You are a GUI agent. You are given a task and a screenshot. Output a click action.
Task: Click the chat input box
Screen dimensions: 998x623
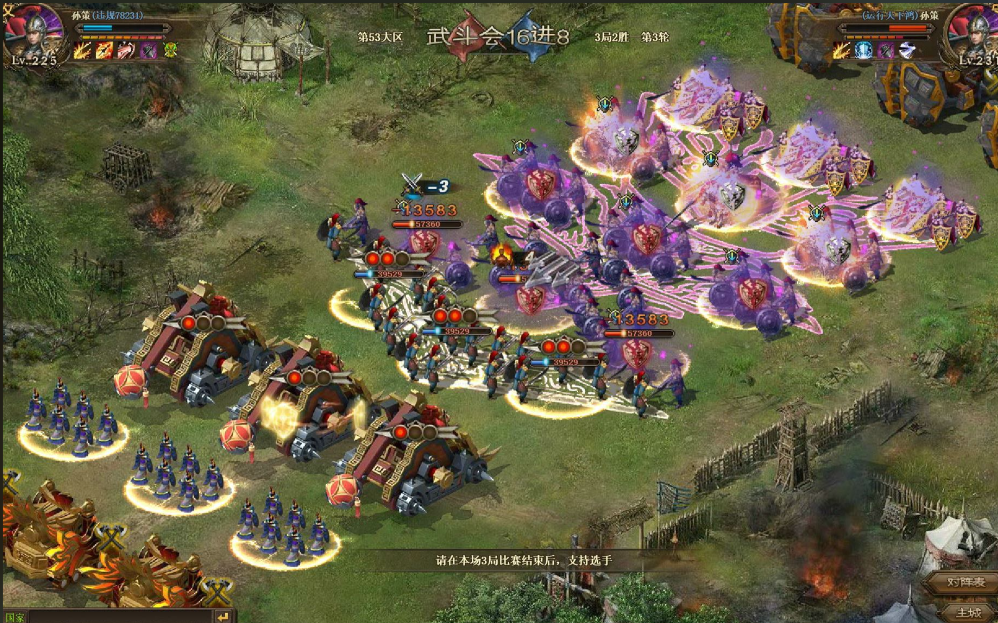120,616
